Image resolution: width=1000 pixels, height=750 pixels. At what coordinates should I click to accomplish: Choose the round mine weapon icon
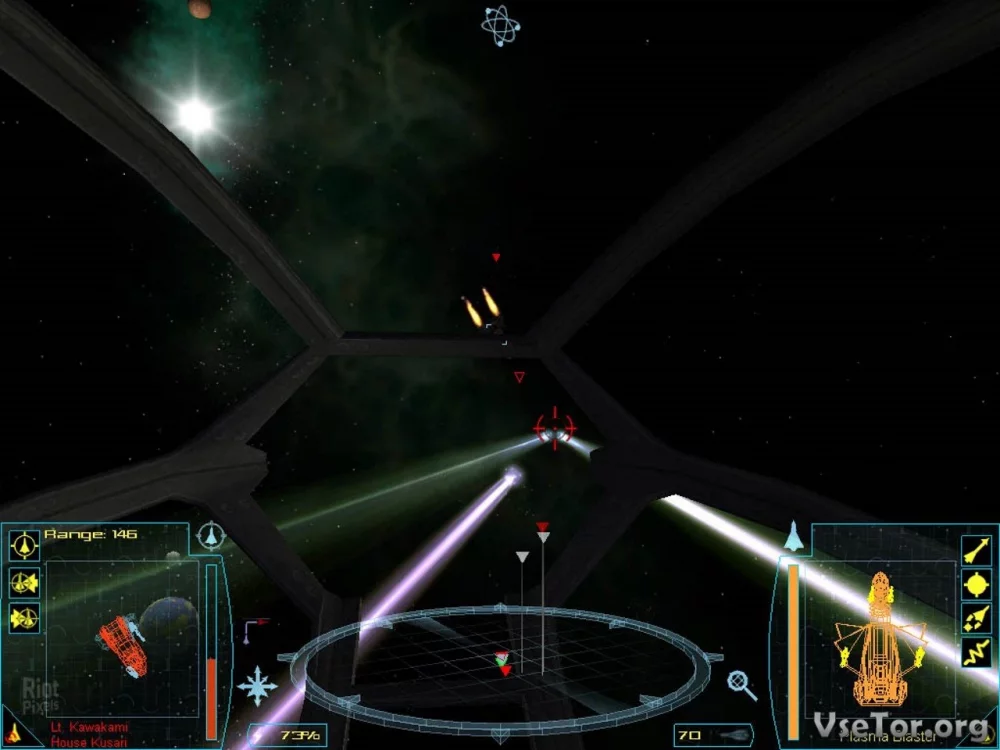(975, 583)
